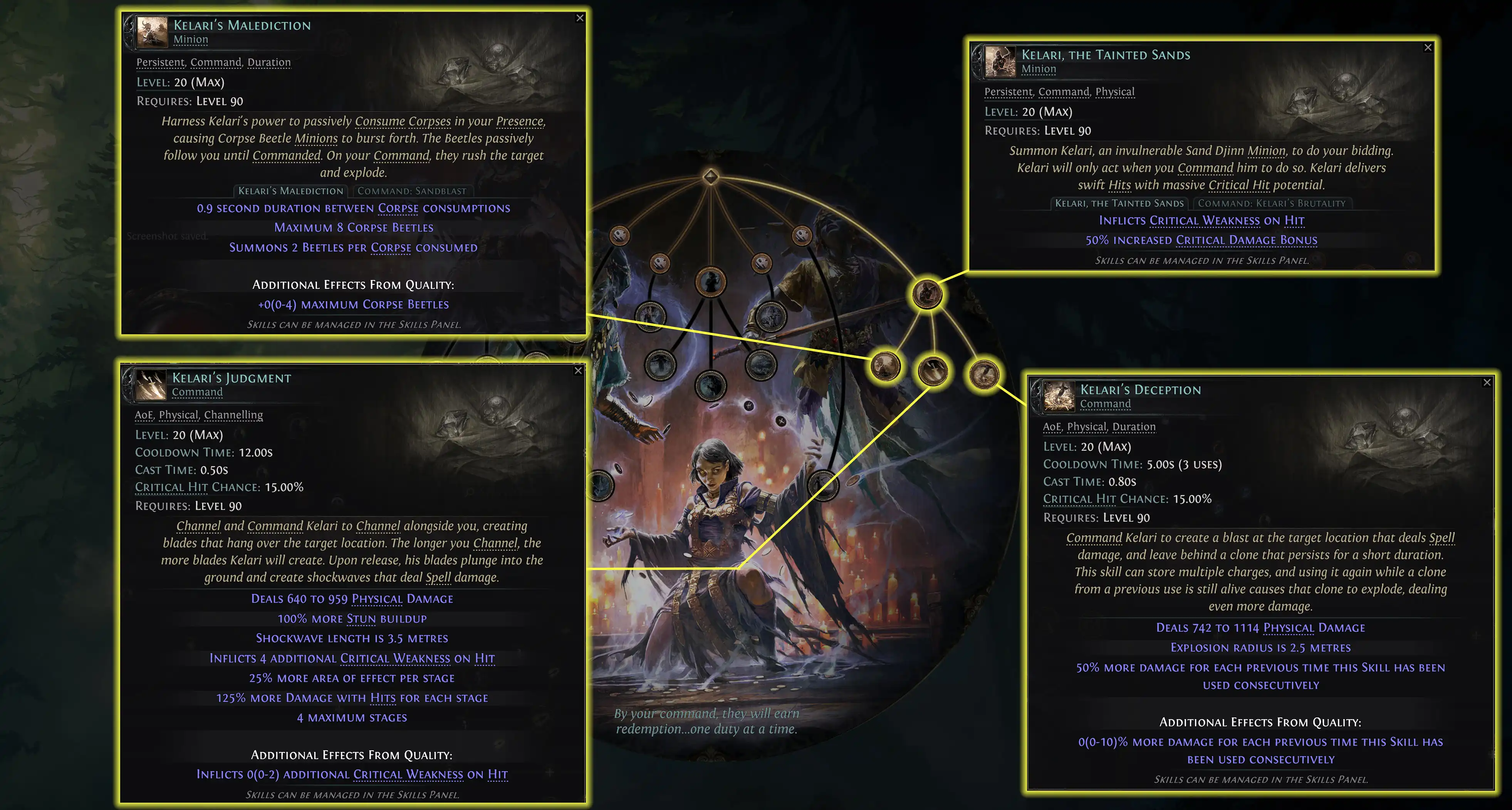The height and width of the screenshot is (810, 1512).
Task: Select the Kelari, the Tainted Sands tree node
Action: [x=927, y=293]
